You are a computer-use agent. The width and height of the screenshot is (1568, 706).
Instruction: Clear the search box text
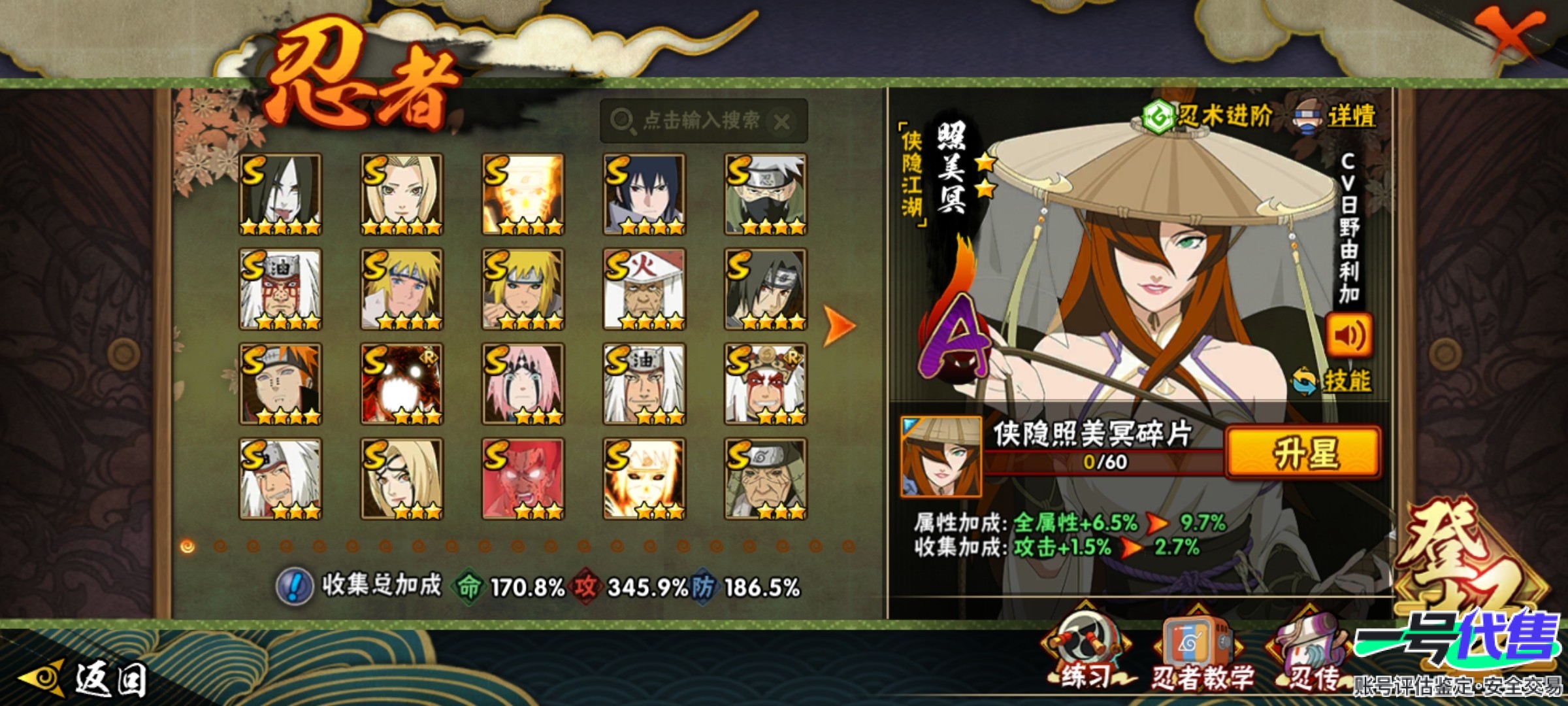click(x=782, y=122)
